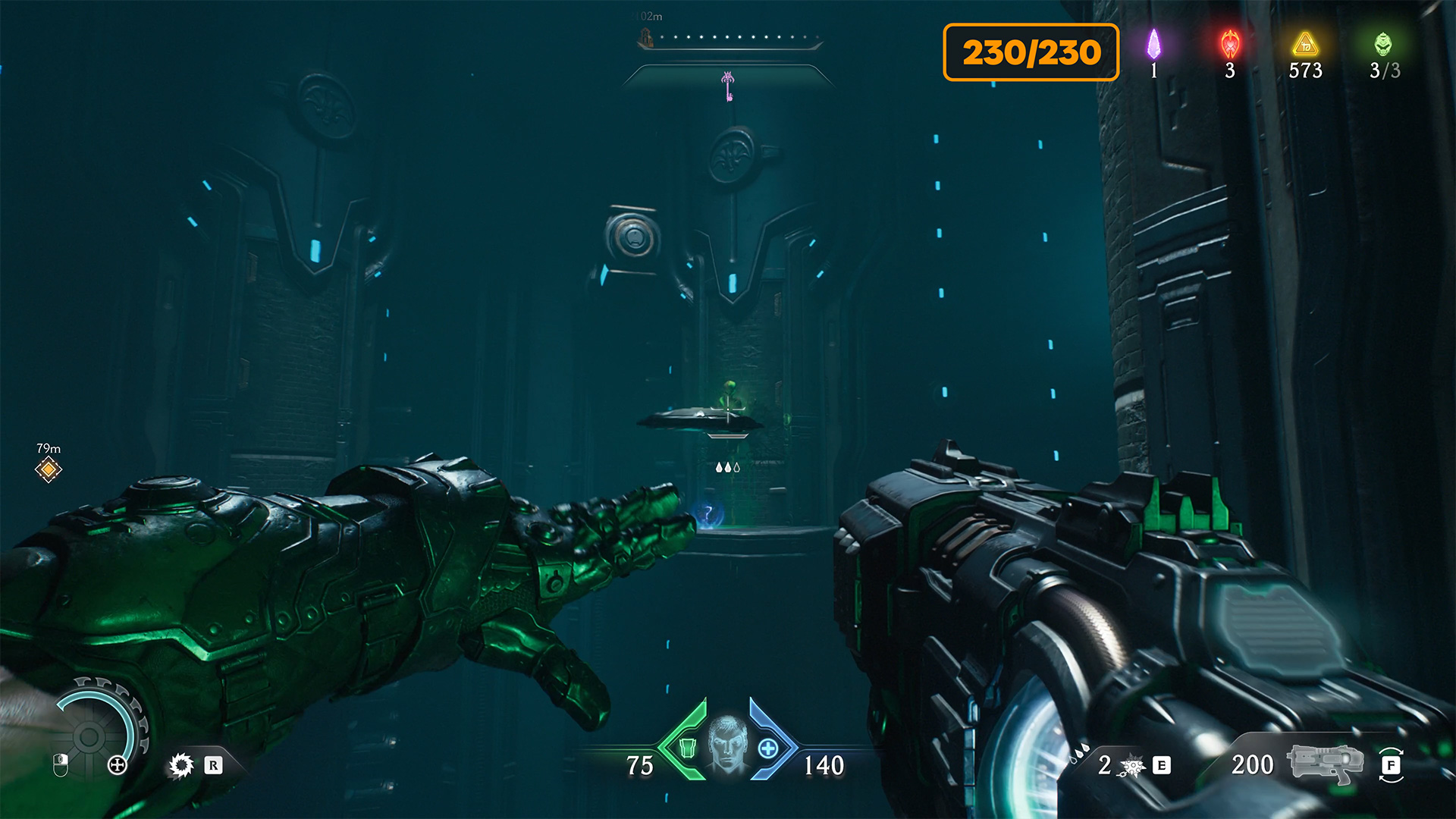Activate the spiked melee ability icon
Viewport: 1456px width, 819px height.
pos(181,765)
